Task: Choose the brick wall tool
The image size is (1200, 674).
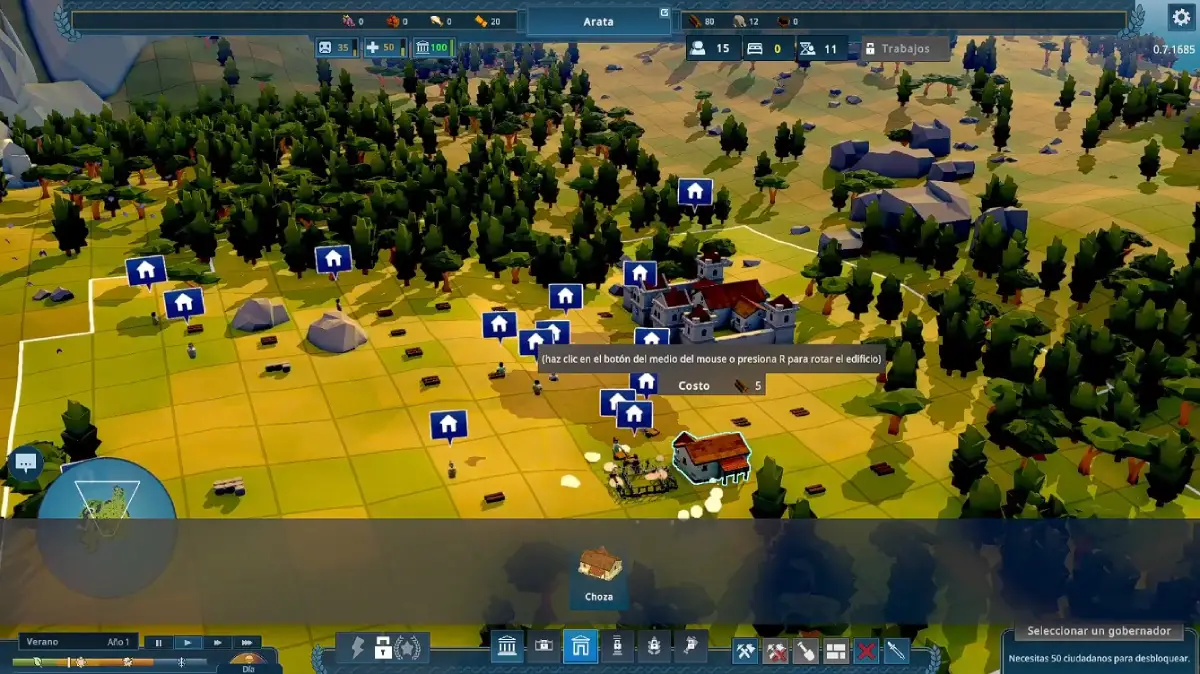Action: [x=836, y=651]
